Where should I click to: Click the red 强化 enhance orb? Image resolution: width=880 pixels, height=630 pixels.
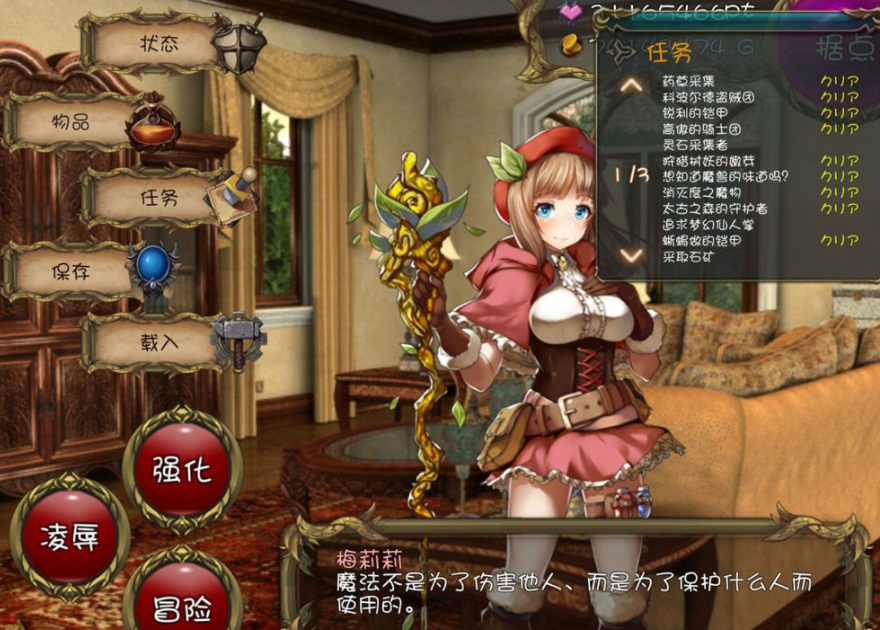[x=182, y=469]
